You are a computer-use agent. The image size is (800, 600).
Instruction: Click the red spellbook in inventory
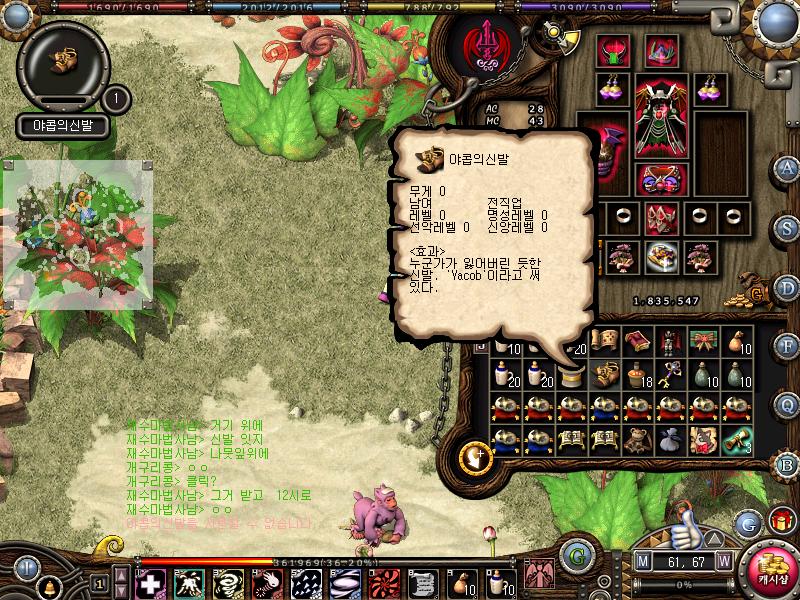pyautogui.click(x=637, y=342)
